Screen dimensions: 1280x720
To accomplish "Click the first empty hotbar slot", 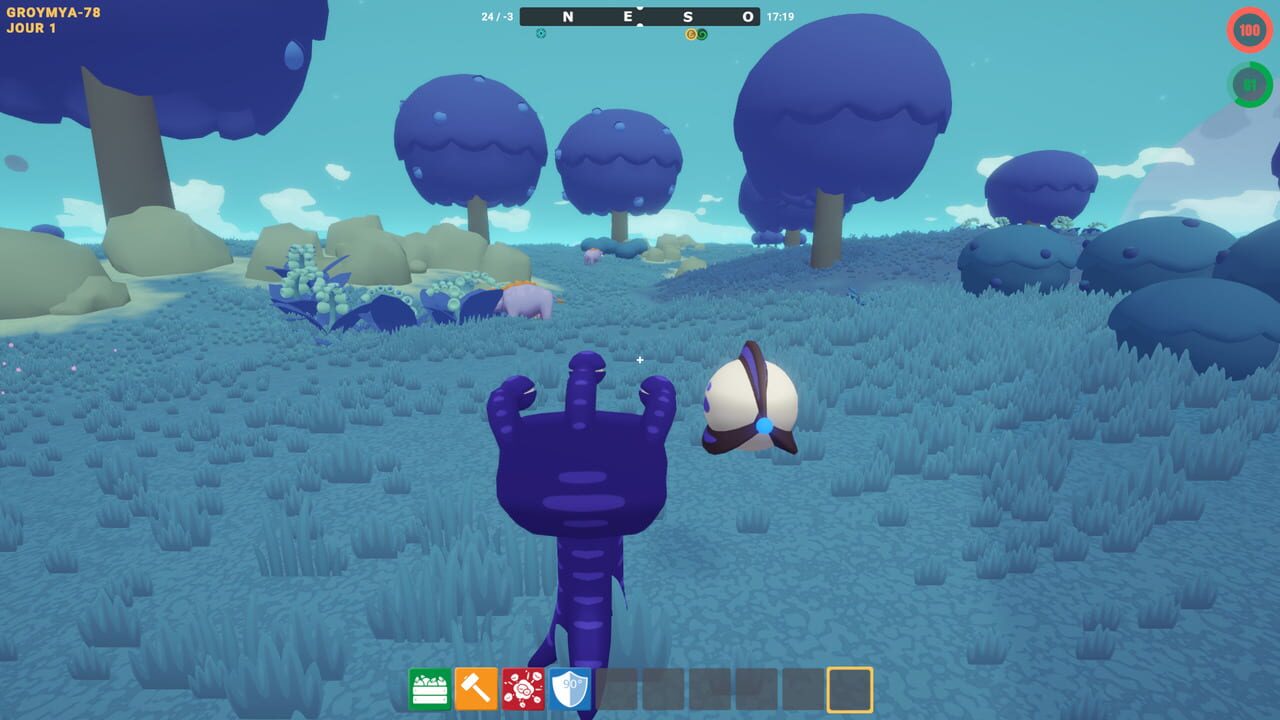I will coord(617,689).
